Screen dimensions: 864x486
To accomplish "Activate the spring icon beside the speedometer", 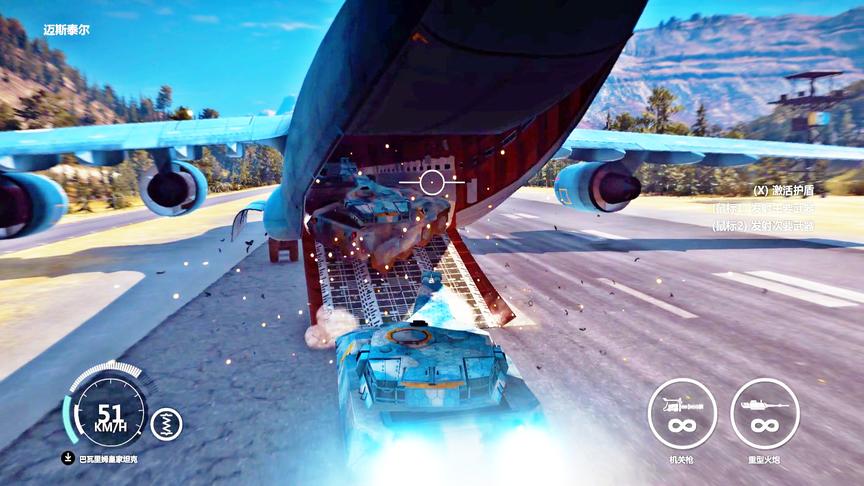I will click(166, 423).
